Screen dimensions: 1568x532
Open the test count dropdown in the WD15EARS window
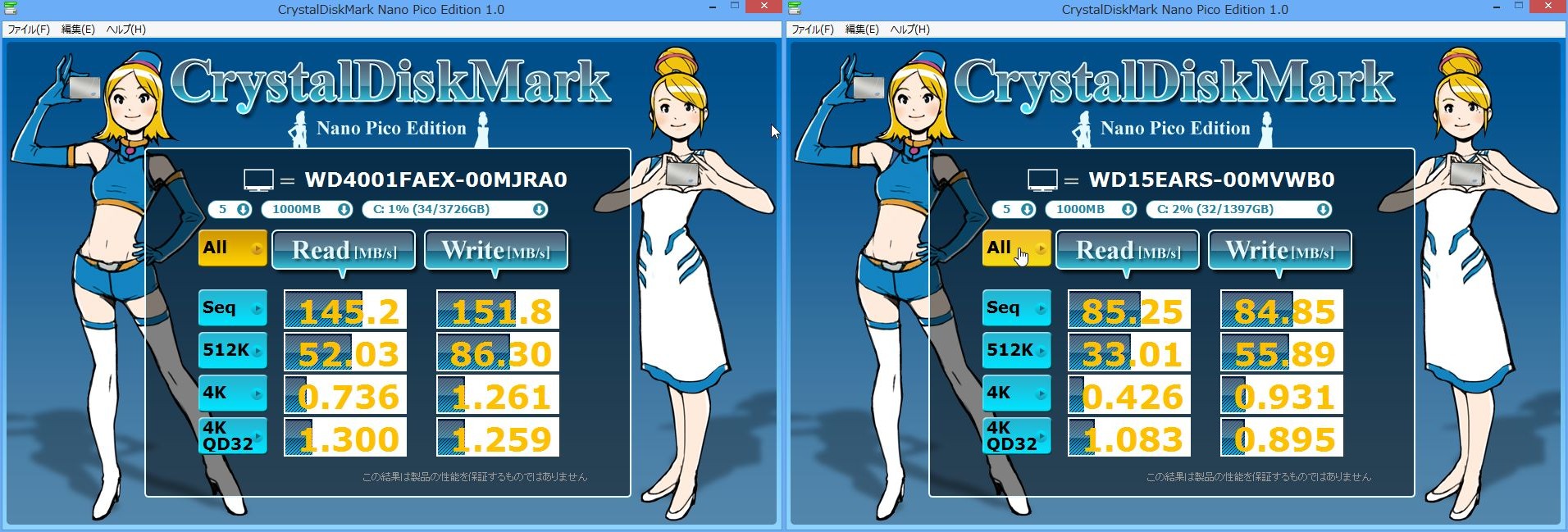point(1014,210)
